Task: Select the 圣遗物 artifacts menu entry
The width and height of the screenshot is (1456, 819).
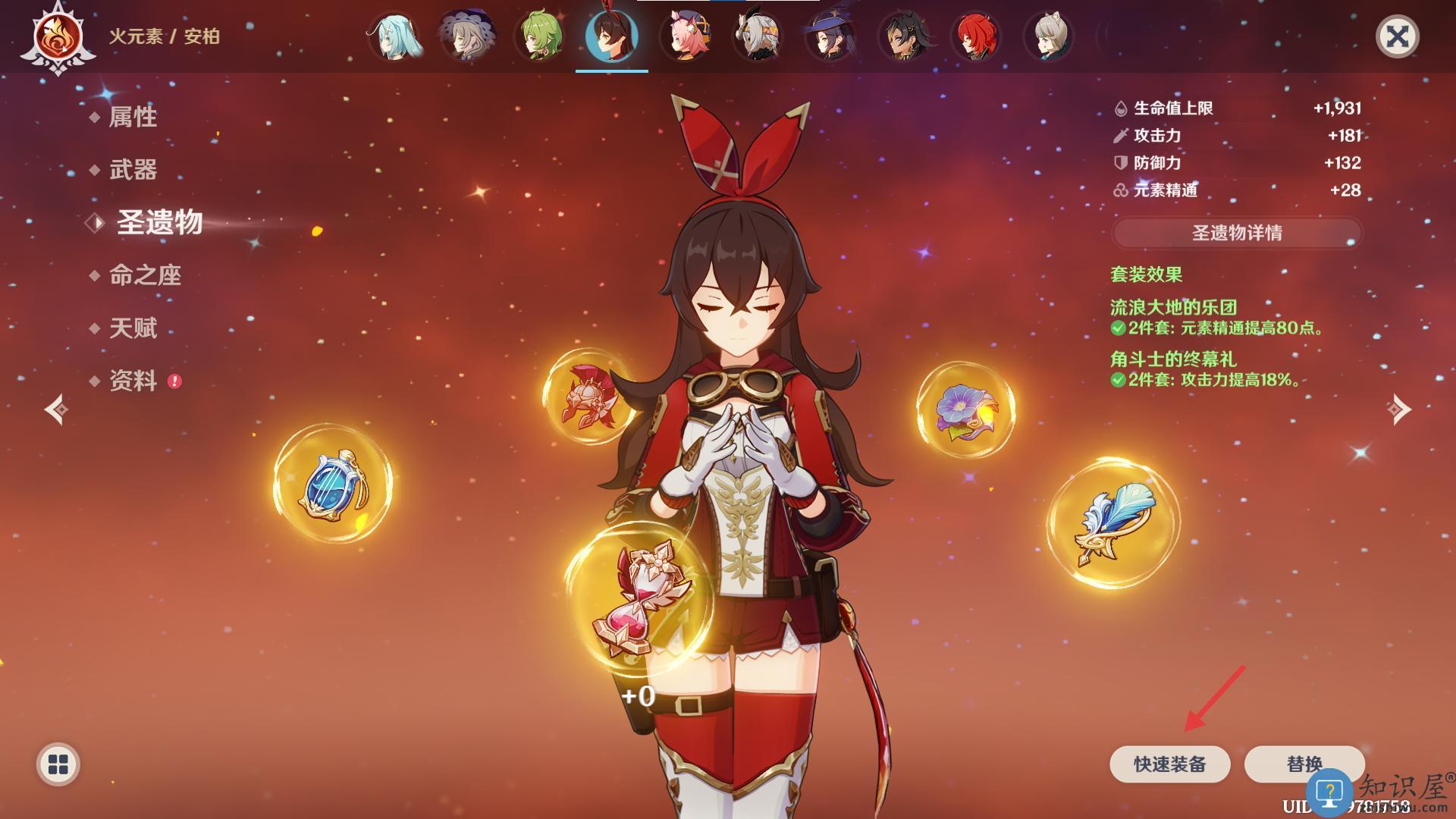Action: [159, 223]
